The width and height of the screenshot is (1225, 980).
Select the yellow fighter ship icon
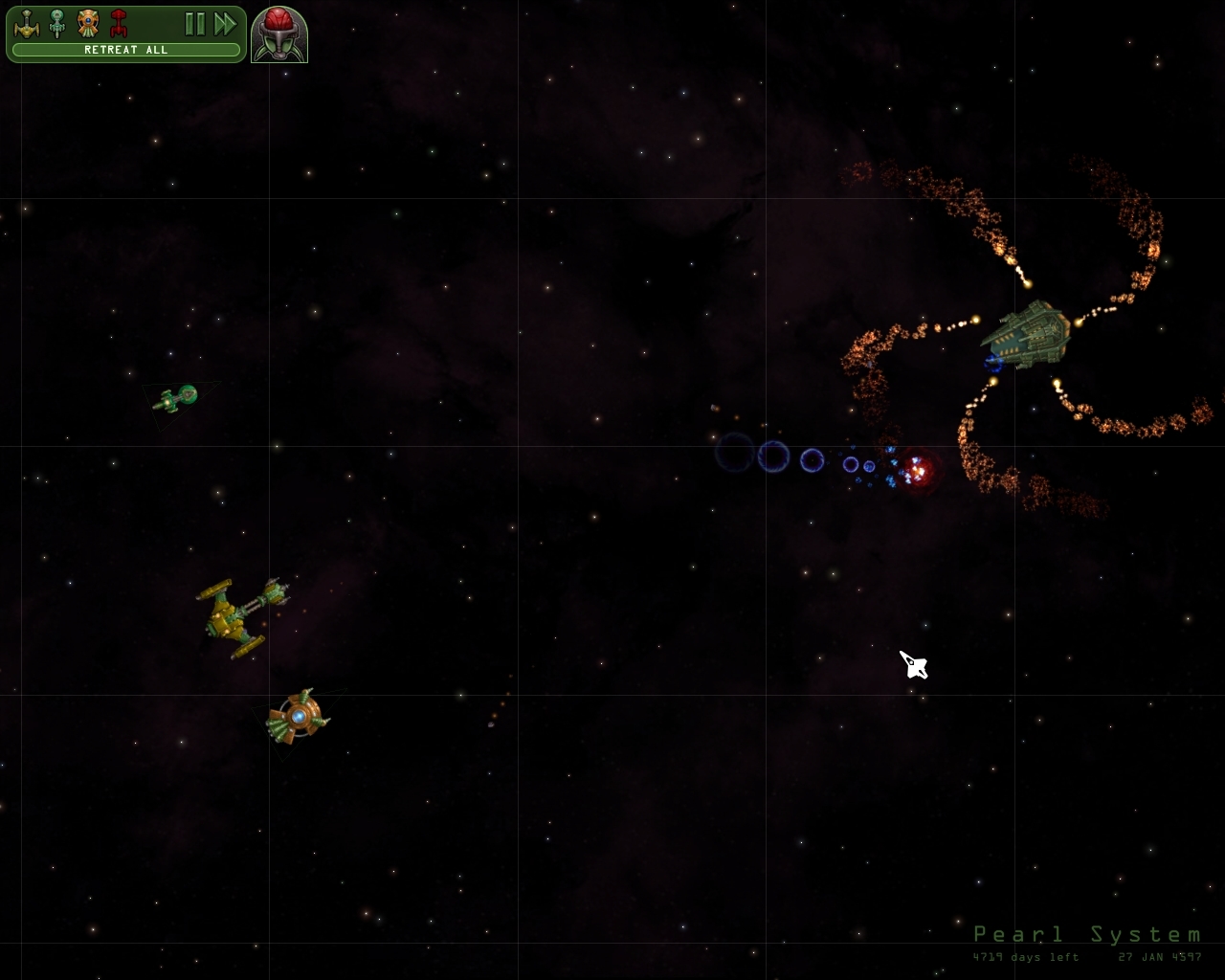27,25
